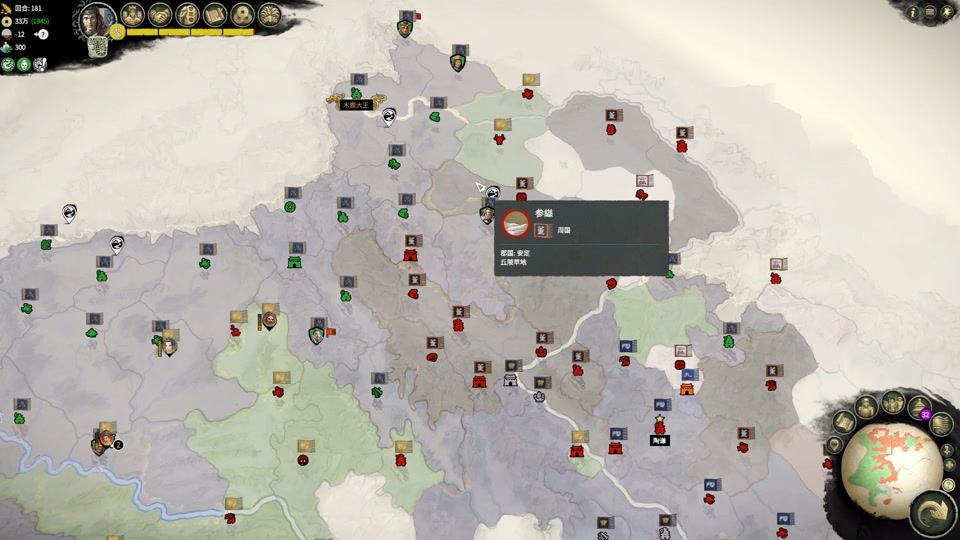The height and width of the screenshot is (540, 960).
Task: Open the court panel with crowned figure
Action: click(133, 14)
